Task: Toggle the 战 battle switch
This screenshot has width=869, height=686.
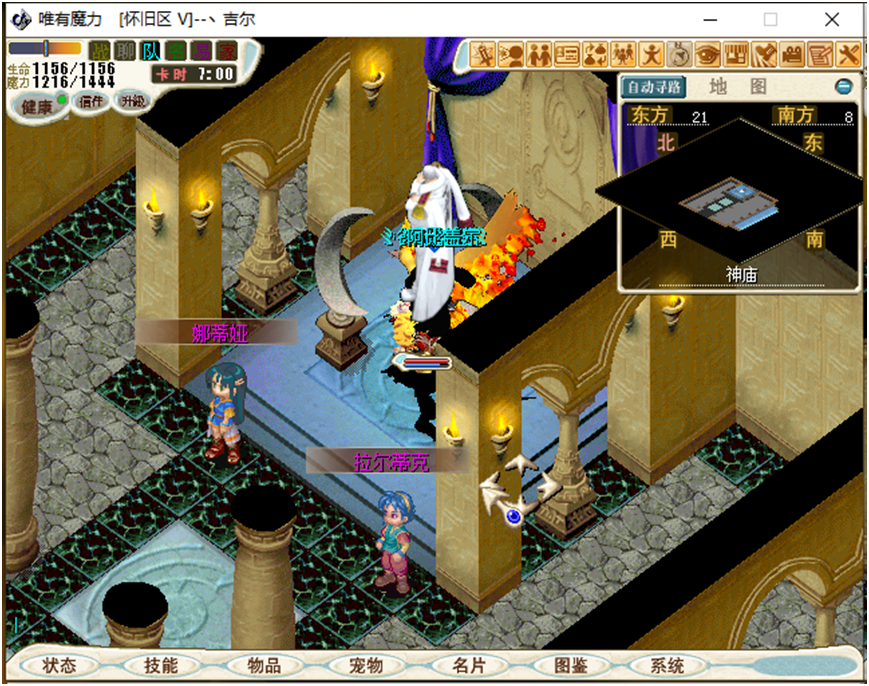Action: (99, 51)
